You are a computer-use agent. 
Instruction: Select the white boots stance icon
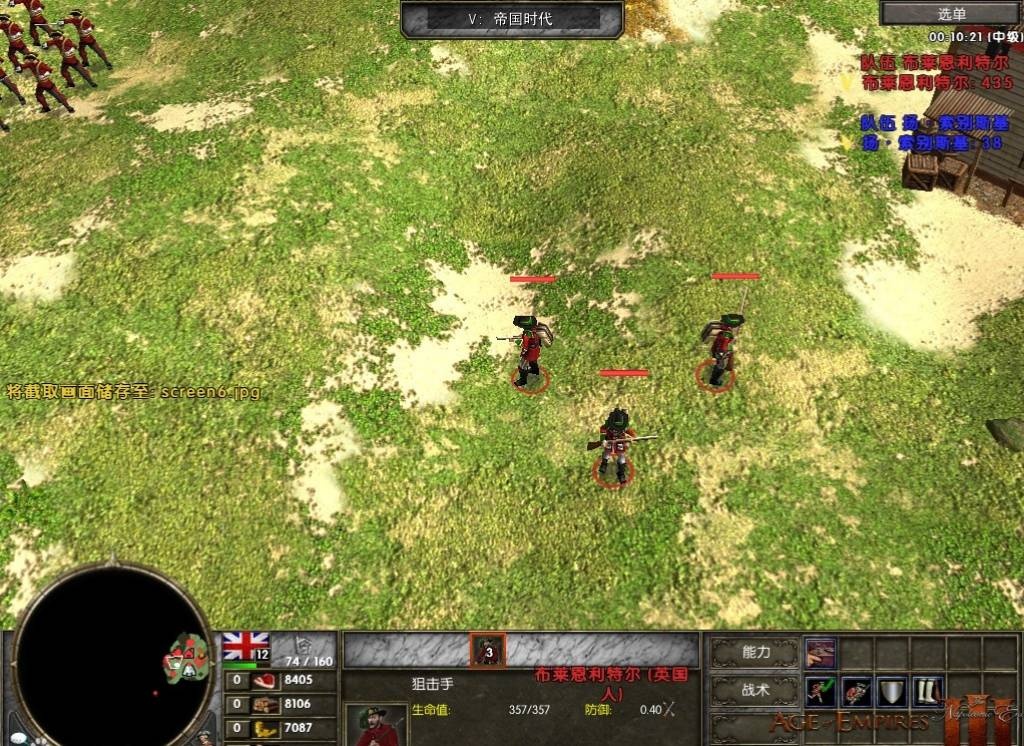coord(927,690)
